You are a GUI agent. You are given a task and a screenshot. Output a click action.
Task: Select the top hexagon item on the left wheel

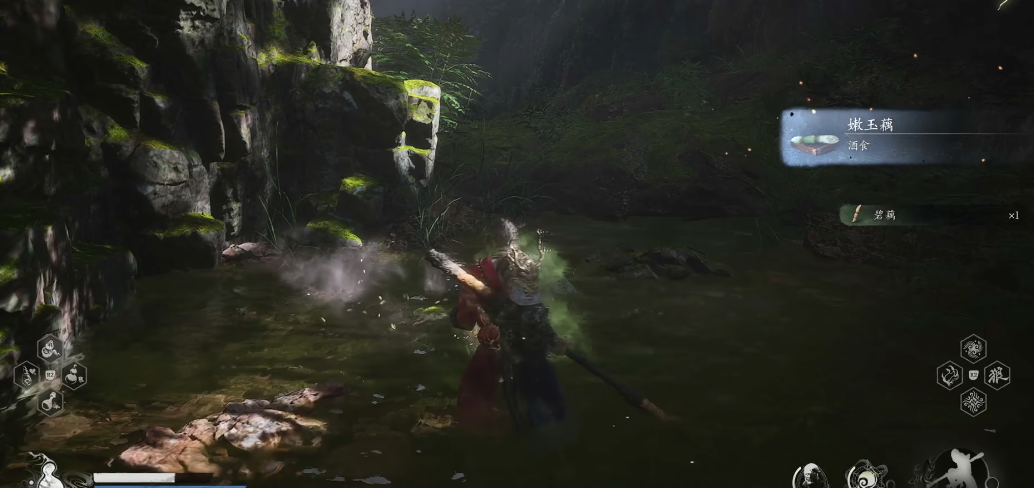click(49, 349)
